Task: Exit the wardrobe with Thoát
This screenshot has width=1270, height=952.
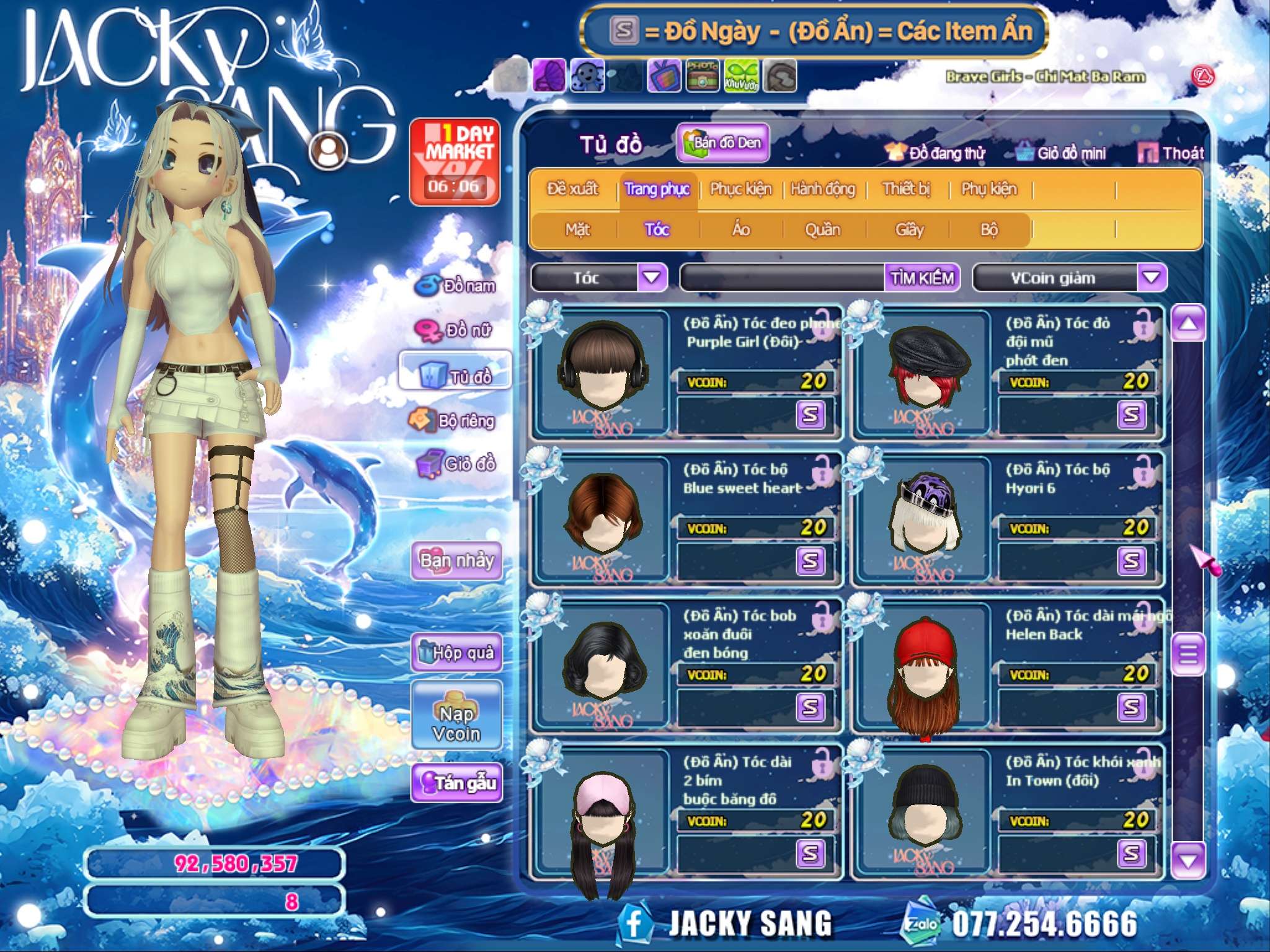Action: point(1171,153)
